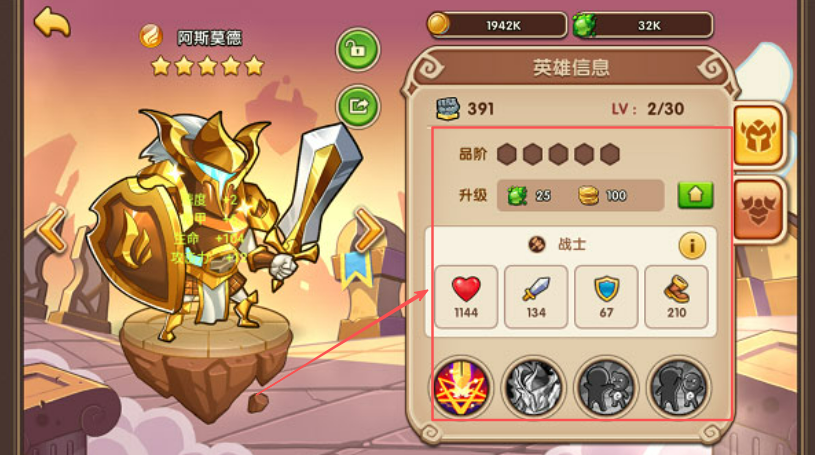The image size is (815, 455).
Task: Switch to the golden helmet tab
Action: pos(759,134)
